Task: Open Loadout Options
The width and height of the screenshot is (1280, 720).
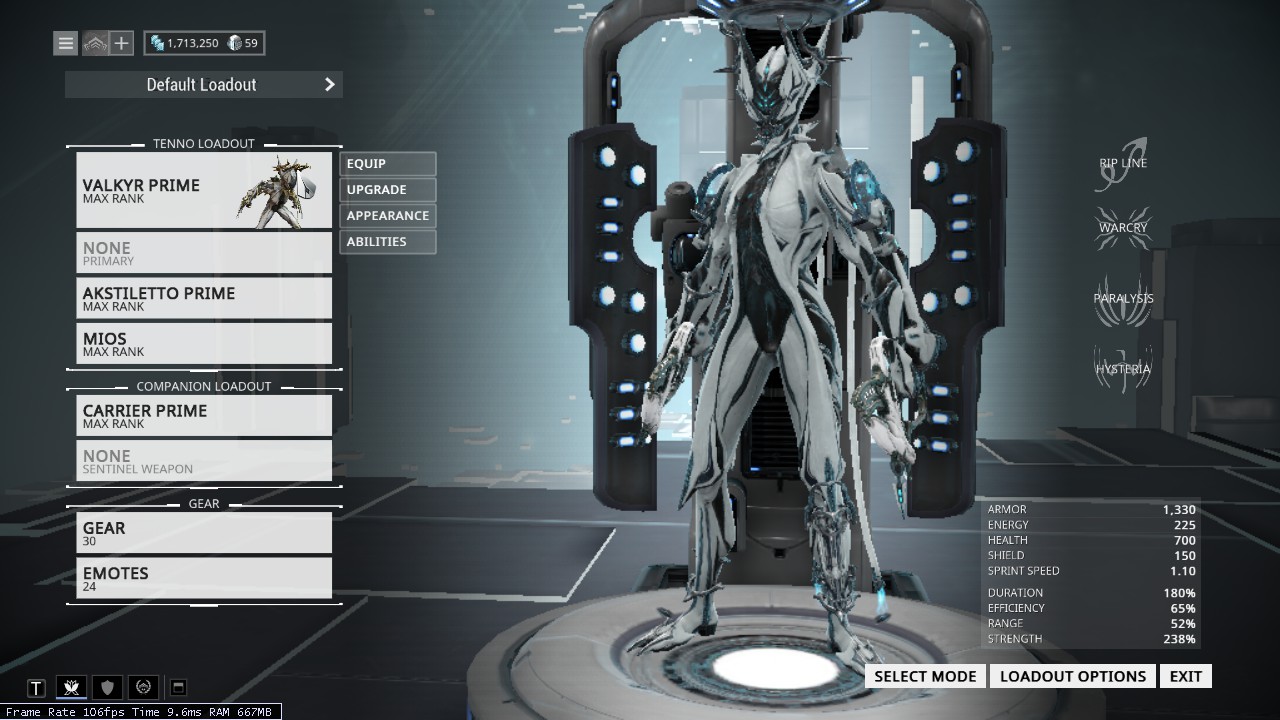Action: click(x=1073, y=676)
